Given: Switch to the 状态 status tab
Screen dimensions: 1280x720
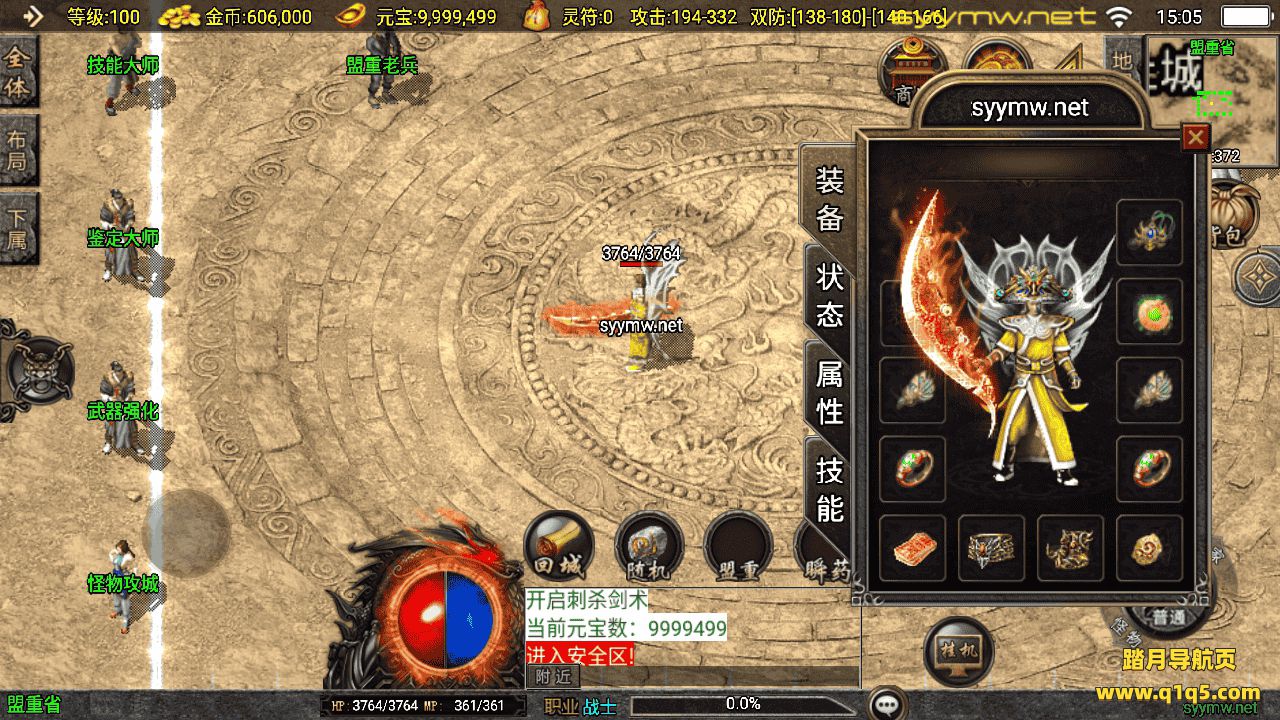Looking at the screenshot, I should tap(830, 295).
